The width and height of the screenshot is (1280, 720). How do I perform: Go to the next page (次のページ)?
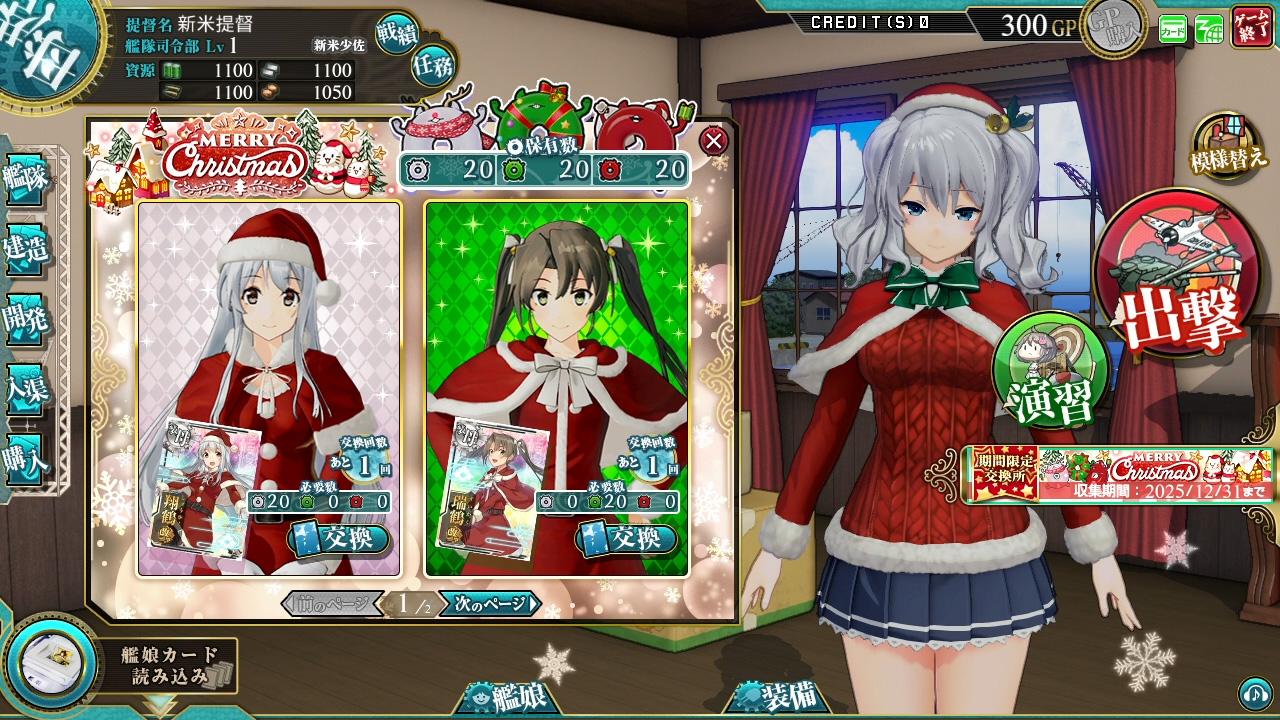[x=490, y=604]
